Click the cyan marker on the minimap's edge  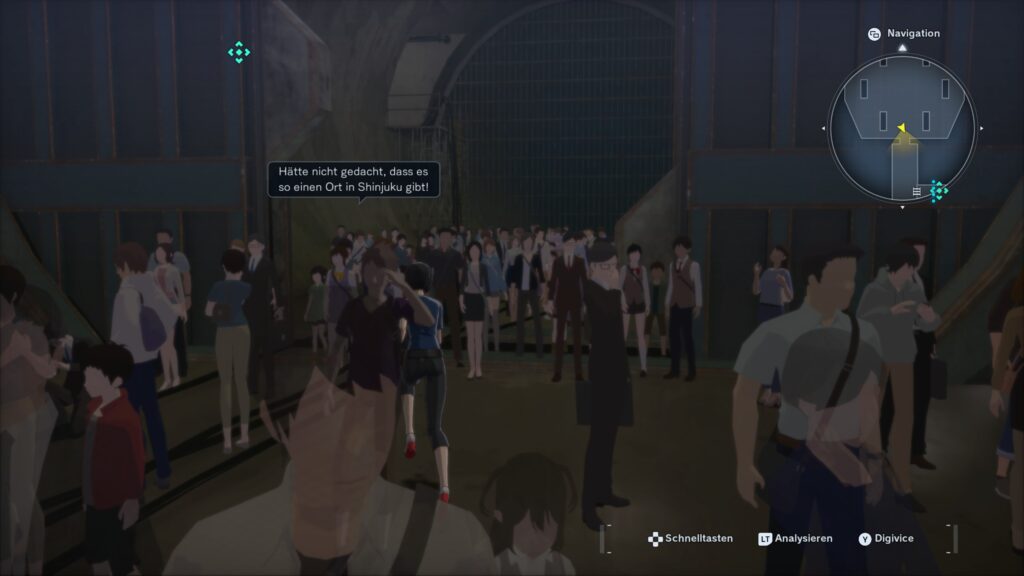[939, 190]
